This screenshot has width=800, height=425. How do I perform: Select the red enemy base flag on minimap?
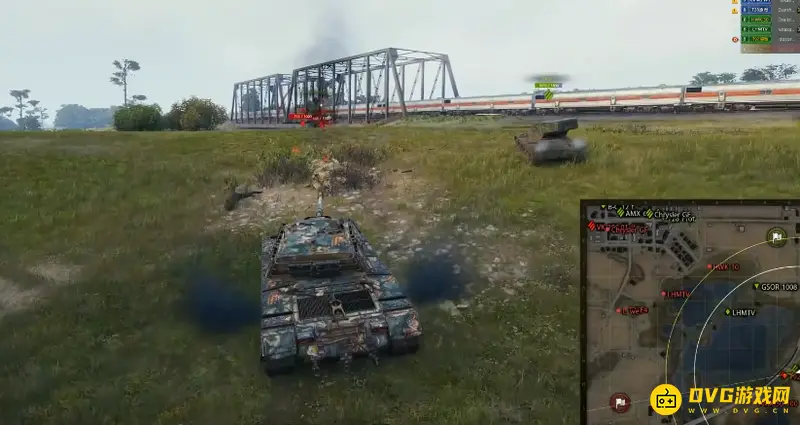(x=620, y=401)
